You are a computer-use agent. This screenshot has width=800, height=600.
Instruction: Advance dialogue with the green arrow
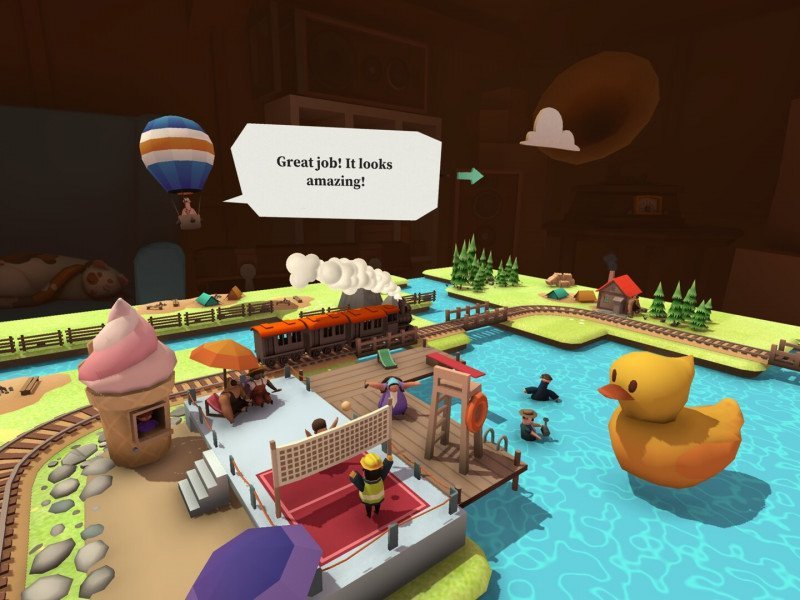coord(470,176)
